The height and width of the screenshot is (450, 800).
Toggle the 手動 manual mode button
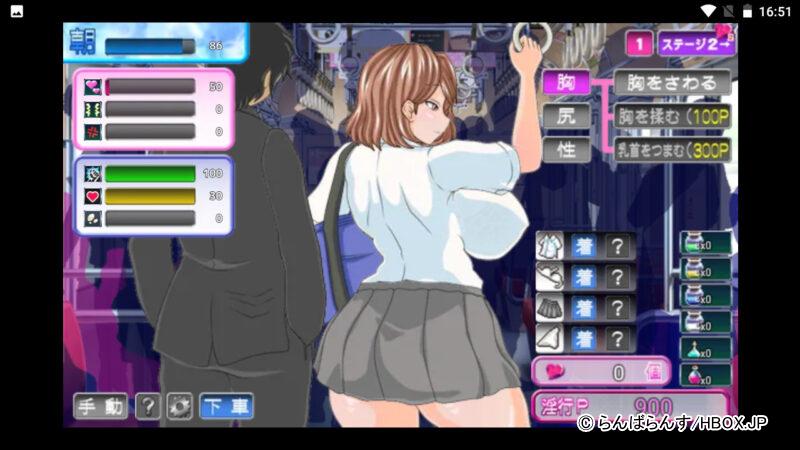[x=100, y=406]
